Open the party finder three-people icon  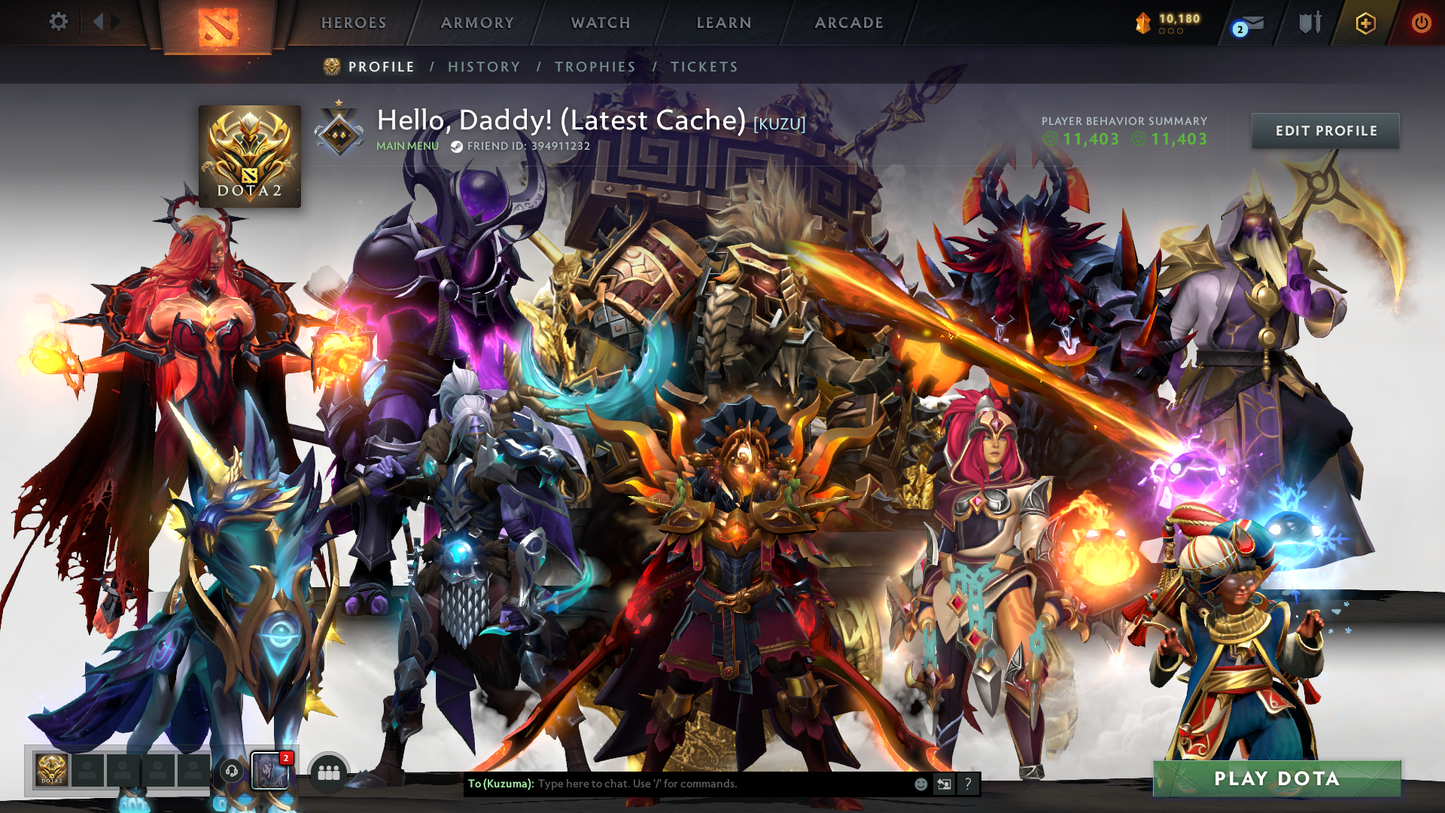click(331, 771)
